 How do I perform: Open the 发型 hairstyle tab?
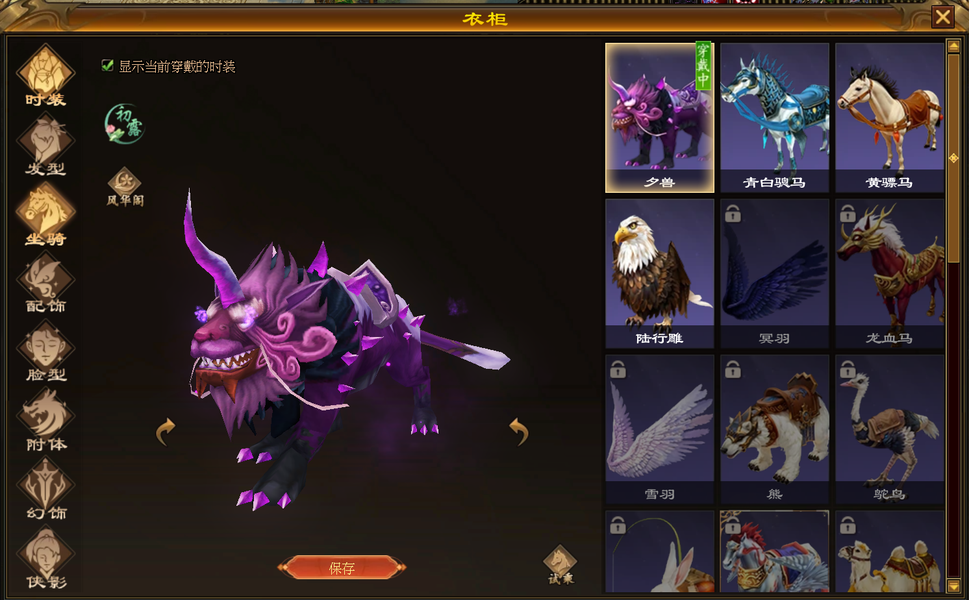pos(45,143)
